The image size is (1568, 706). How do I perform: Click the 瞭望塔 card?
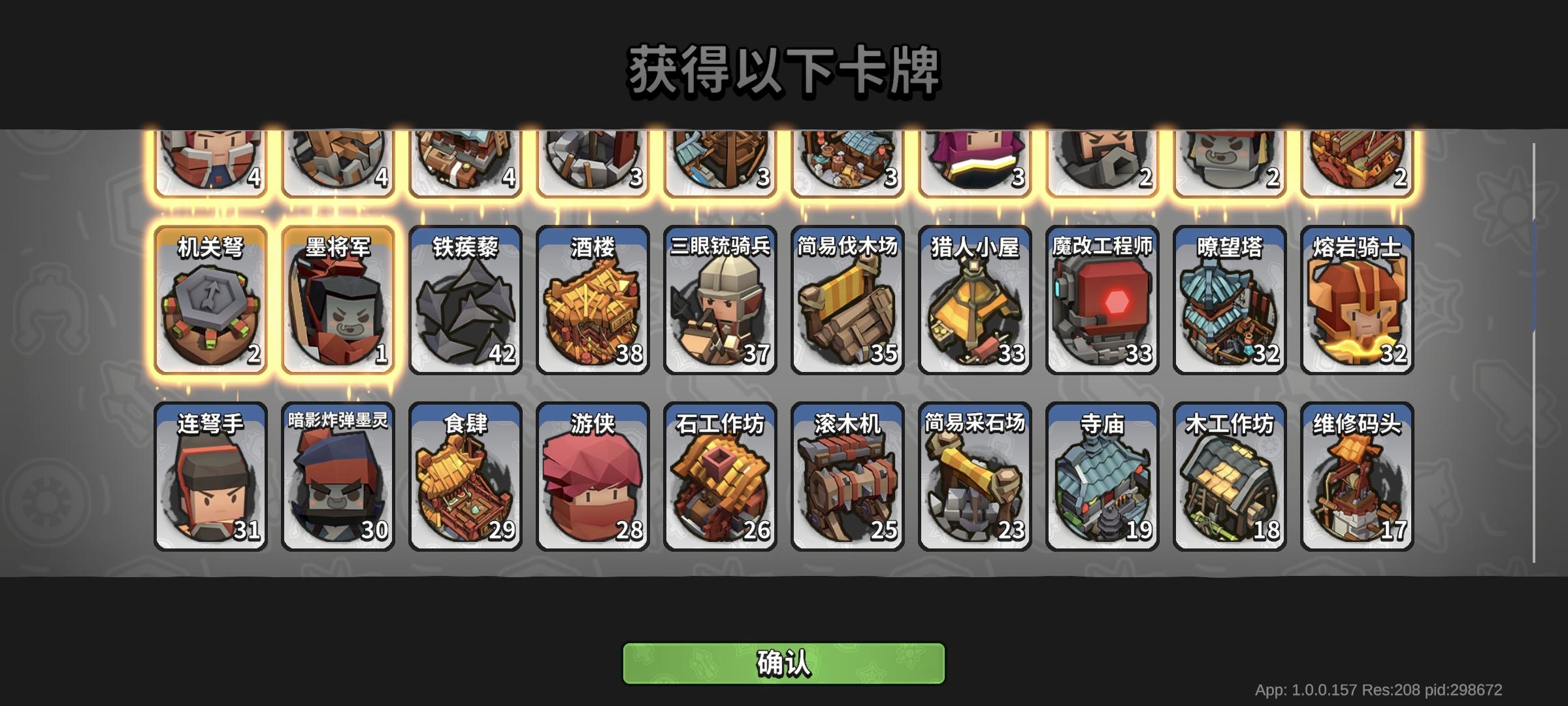(x=1228, y=297)
